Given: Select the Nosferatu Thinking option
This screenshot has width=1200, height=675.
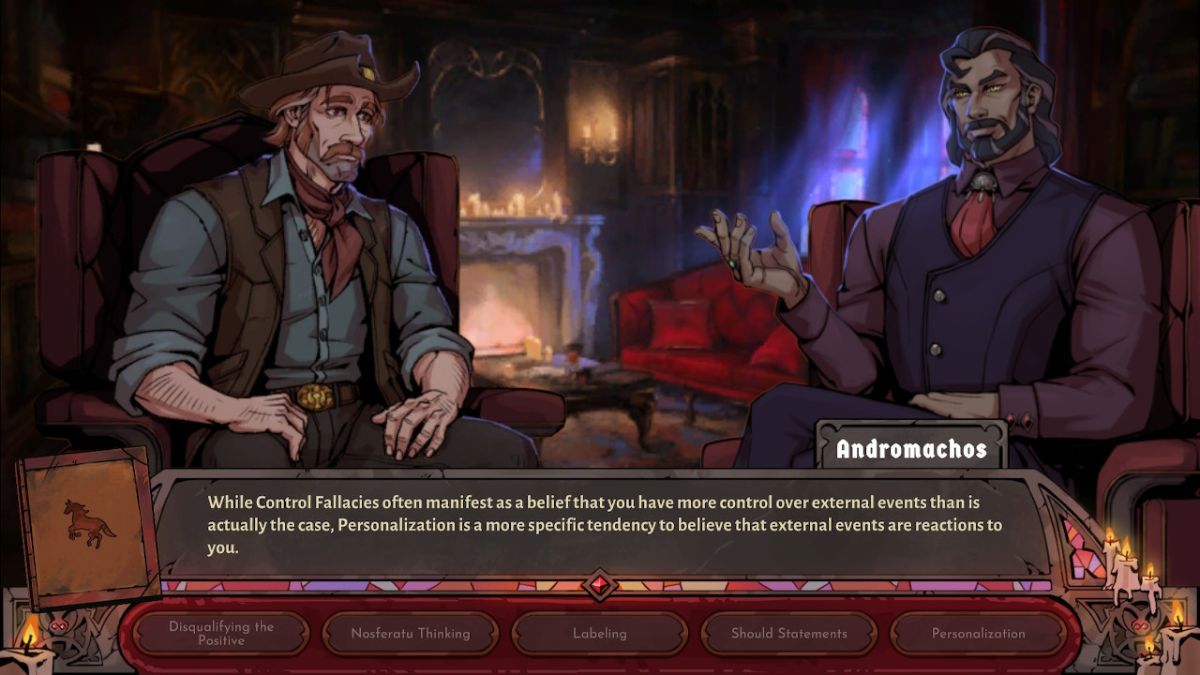Looking at the screenshot, I should point(410,633).
